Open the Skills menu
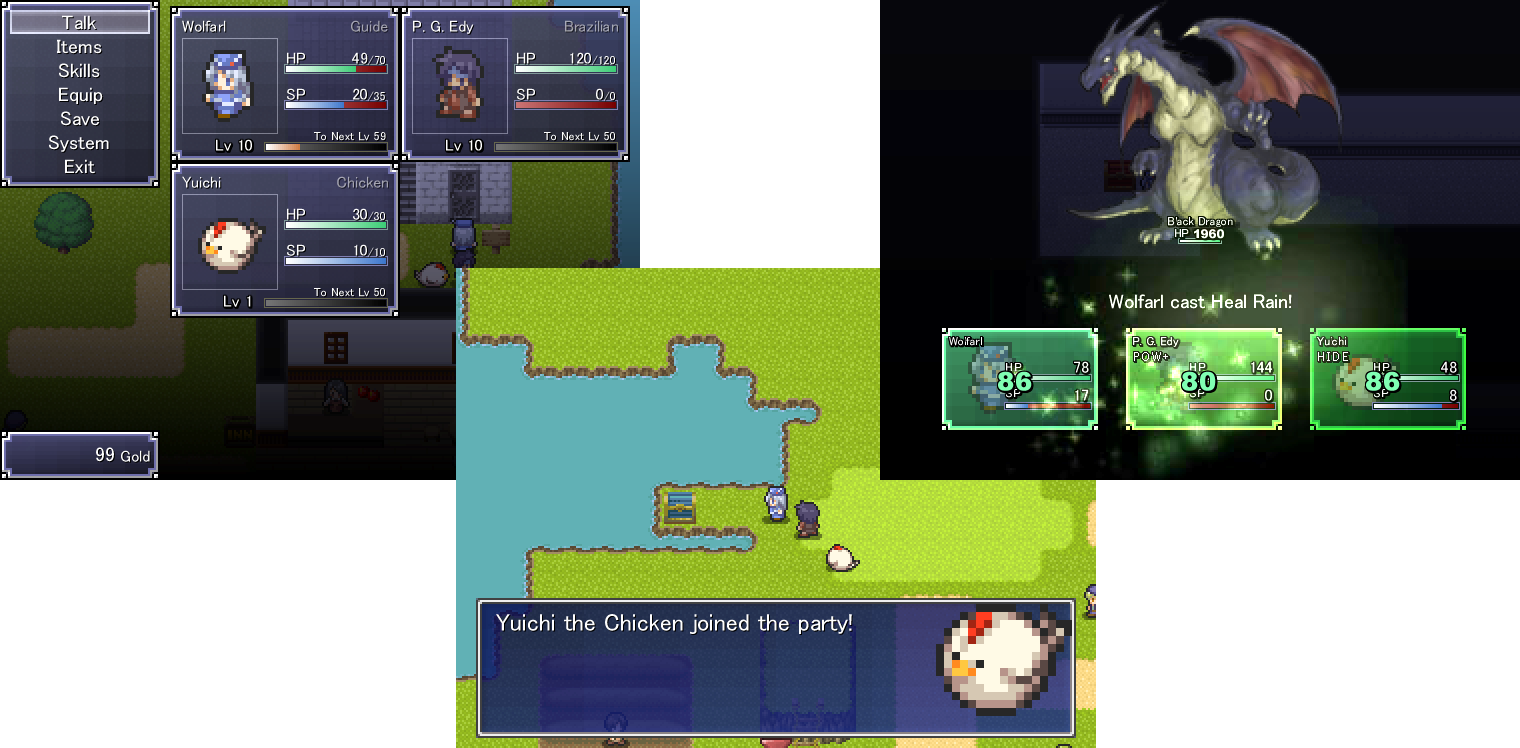1520x748 pixels. click(79, 70)
